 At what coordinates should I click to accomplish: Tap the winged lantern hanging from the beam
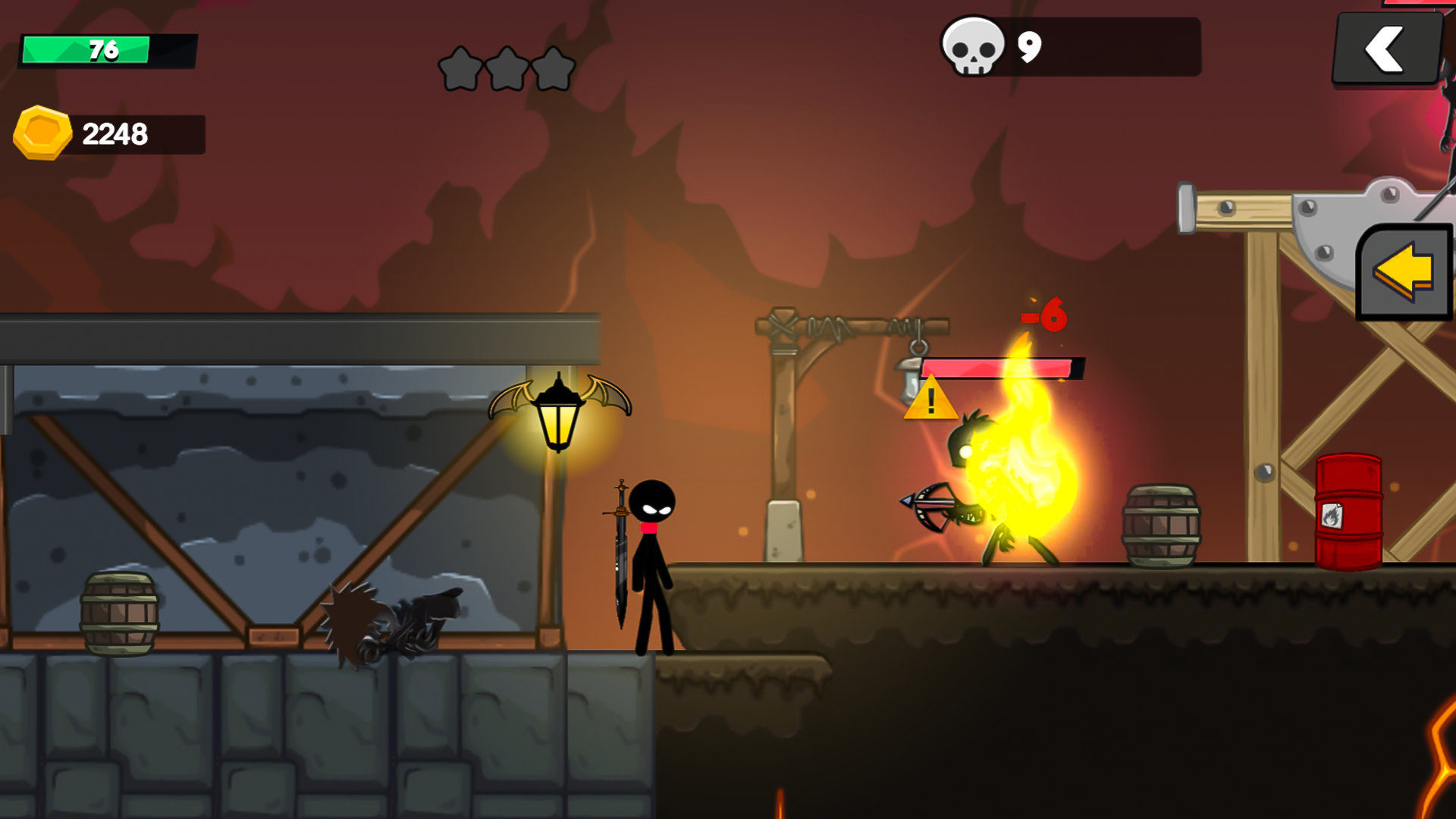pyautogui.click(x=560, y=413)
